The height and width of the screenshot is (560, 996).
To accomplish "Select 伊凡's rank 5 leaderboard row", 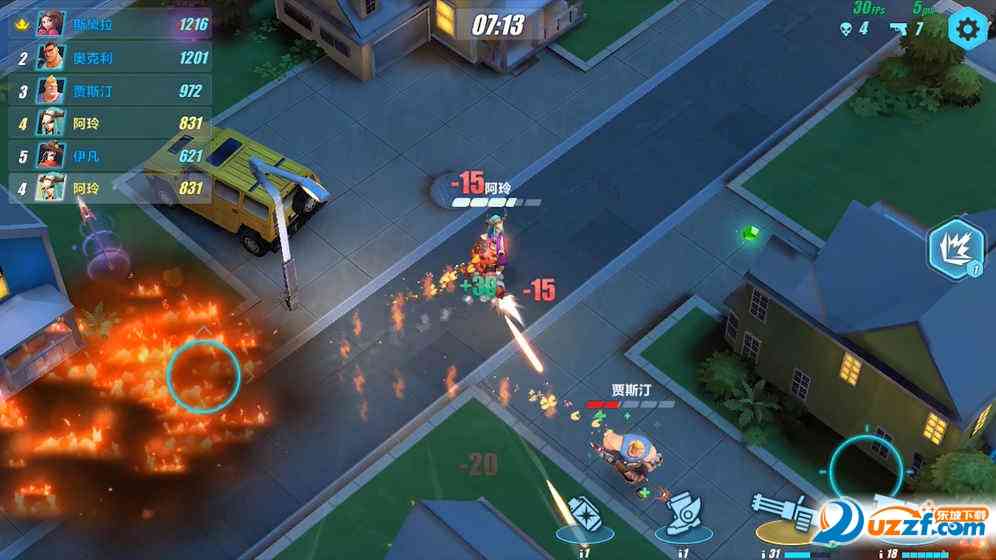I will pos(110,156).
